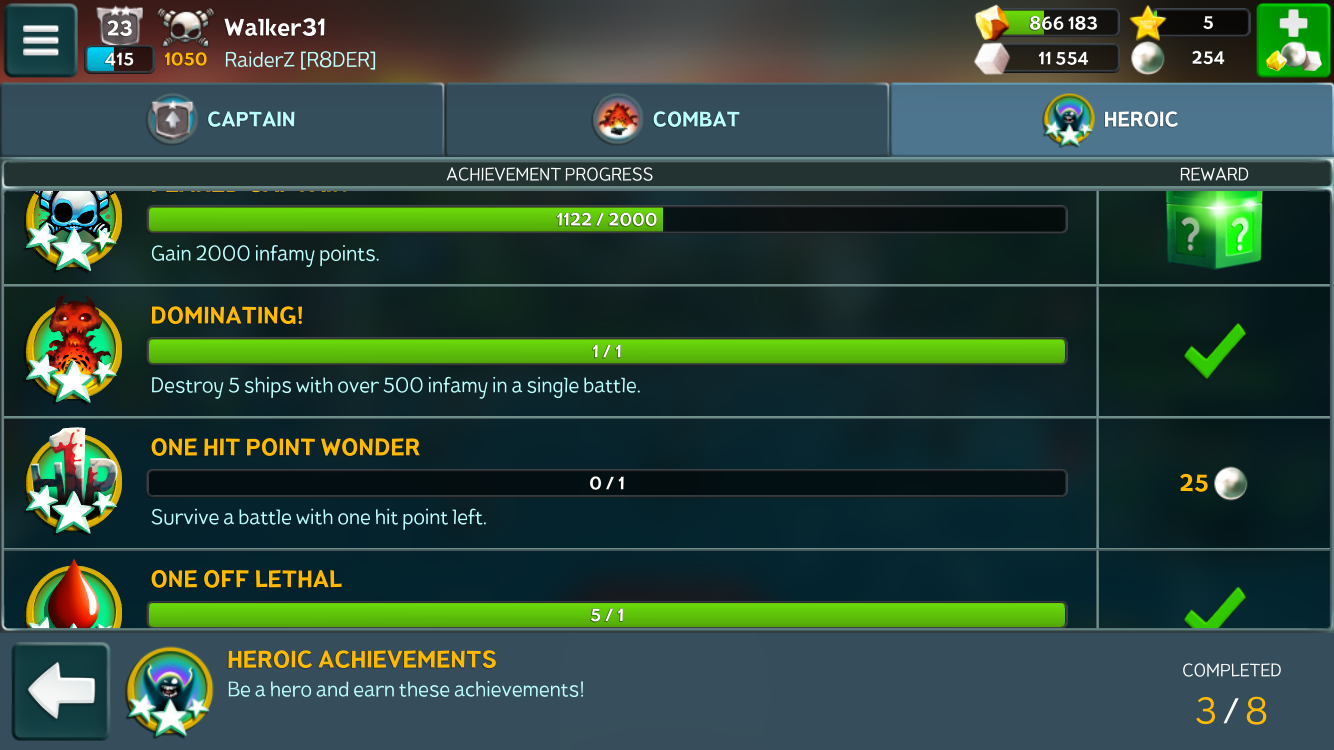
Task: Tap the level 23 rank badge
Action: pos(120,28)
